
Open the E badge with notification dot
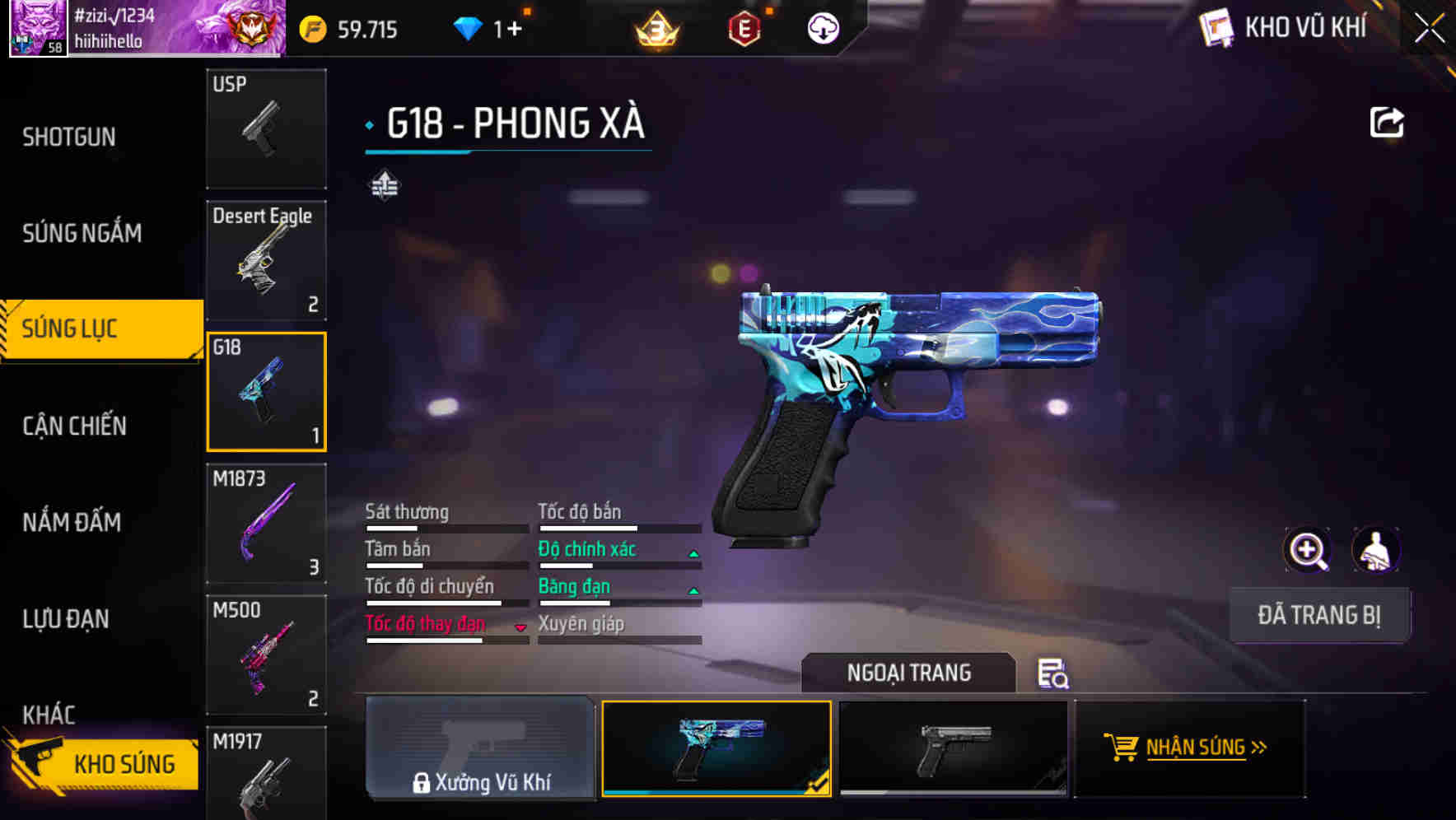[x=744, y=30]
